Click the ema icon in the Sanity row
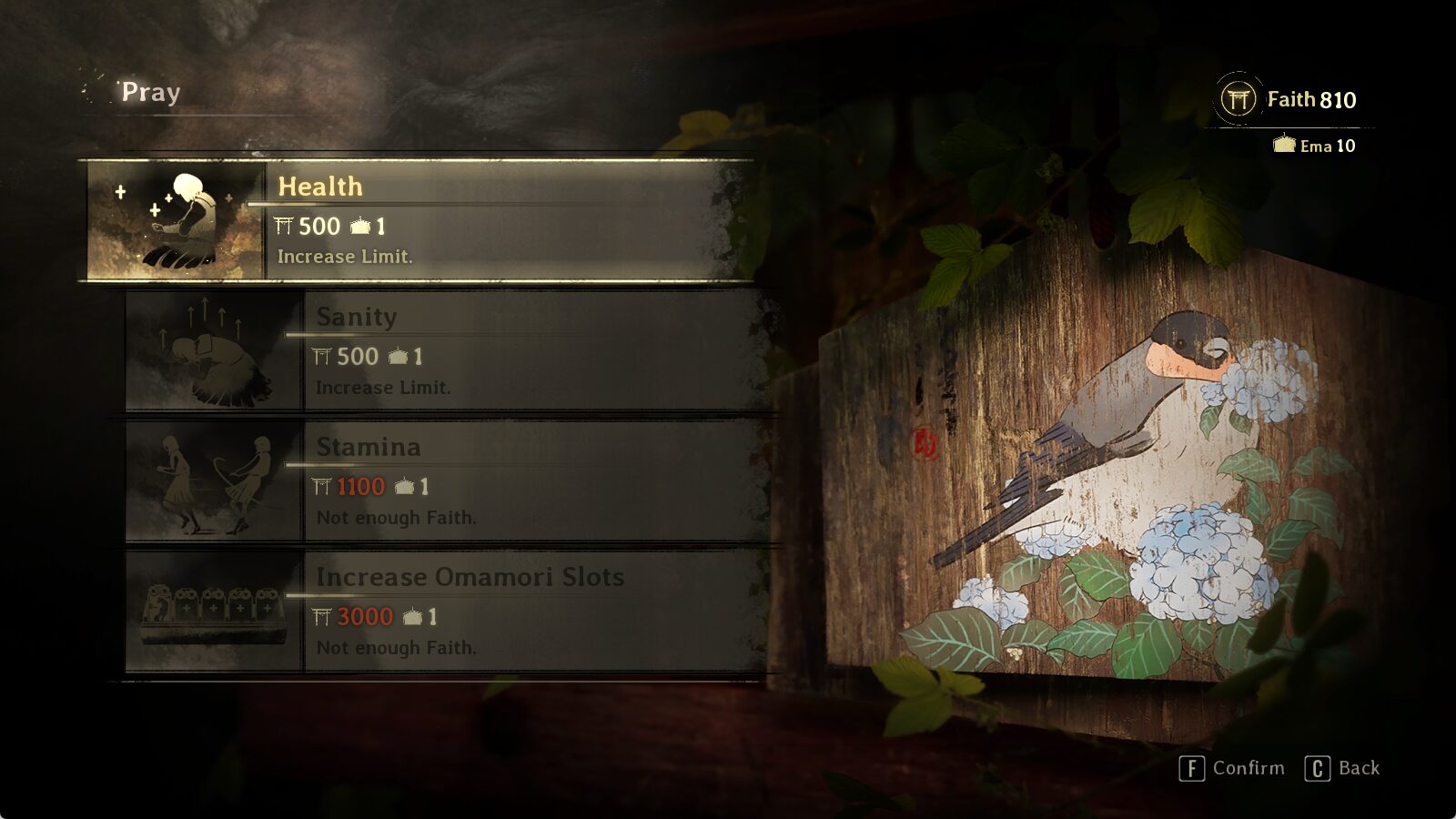 pyautogui.click(x=398, y=357)
